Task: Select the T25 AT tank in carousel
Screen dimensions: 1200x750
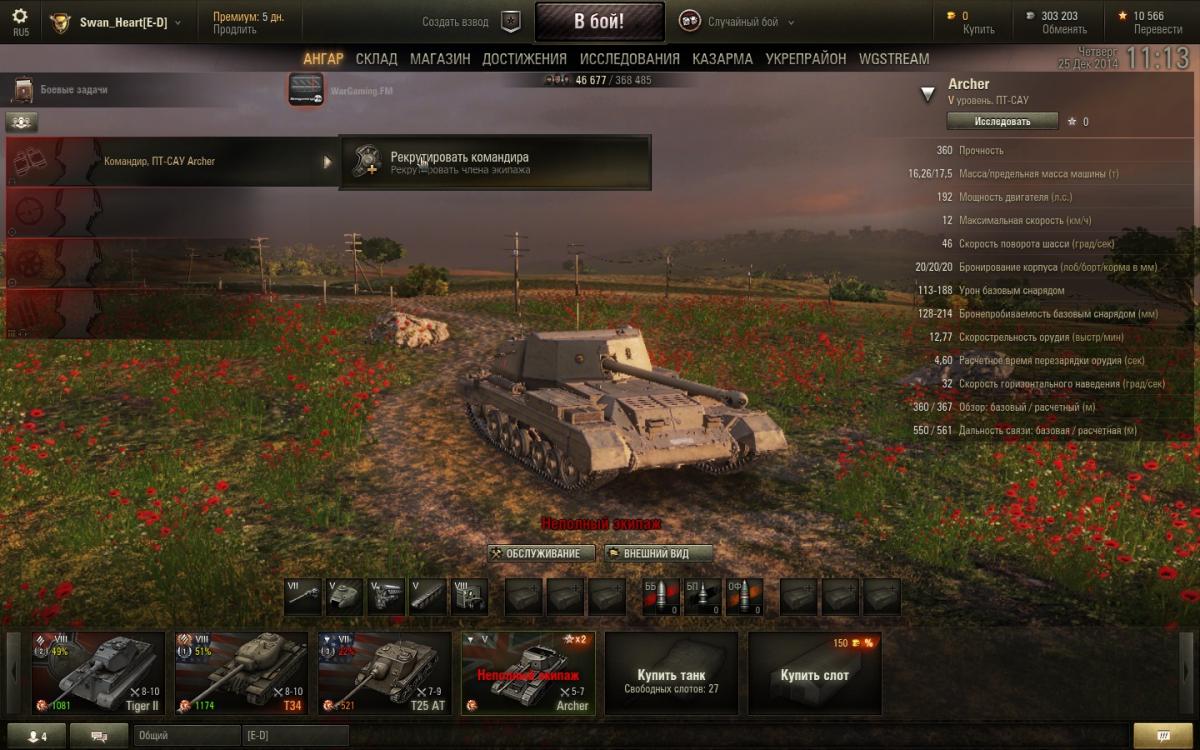Action: click(x=384, y=673)
